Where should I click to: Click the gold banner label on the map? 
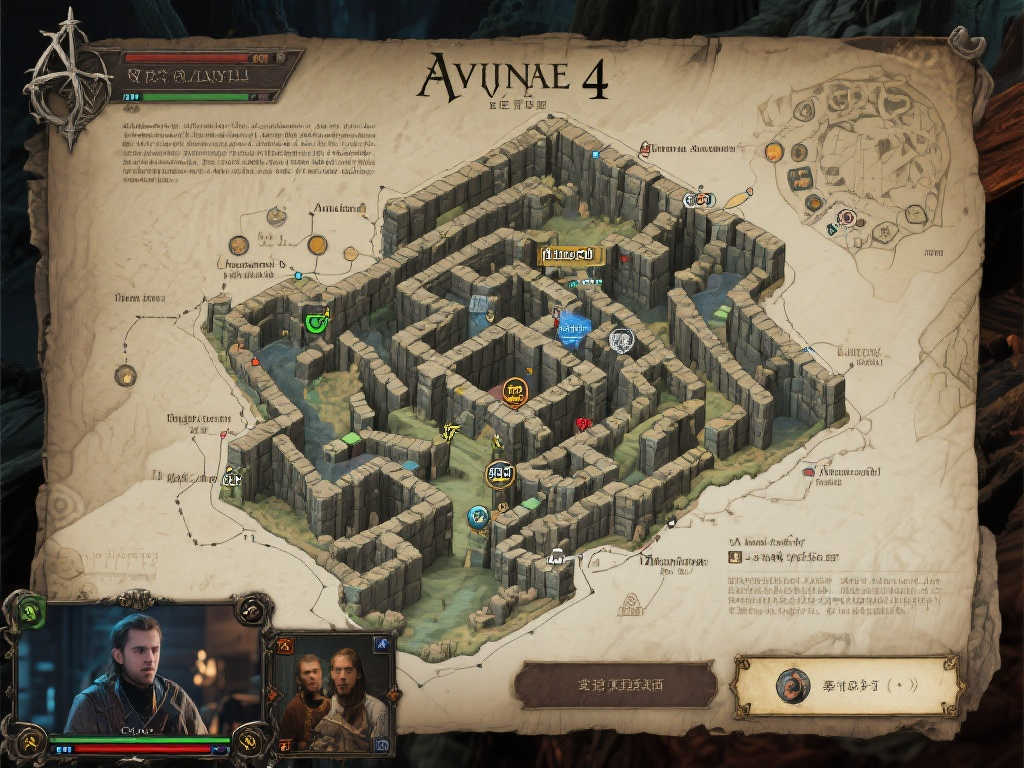(573, 256)
